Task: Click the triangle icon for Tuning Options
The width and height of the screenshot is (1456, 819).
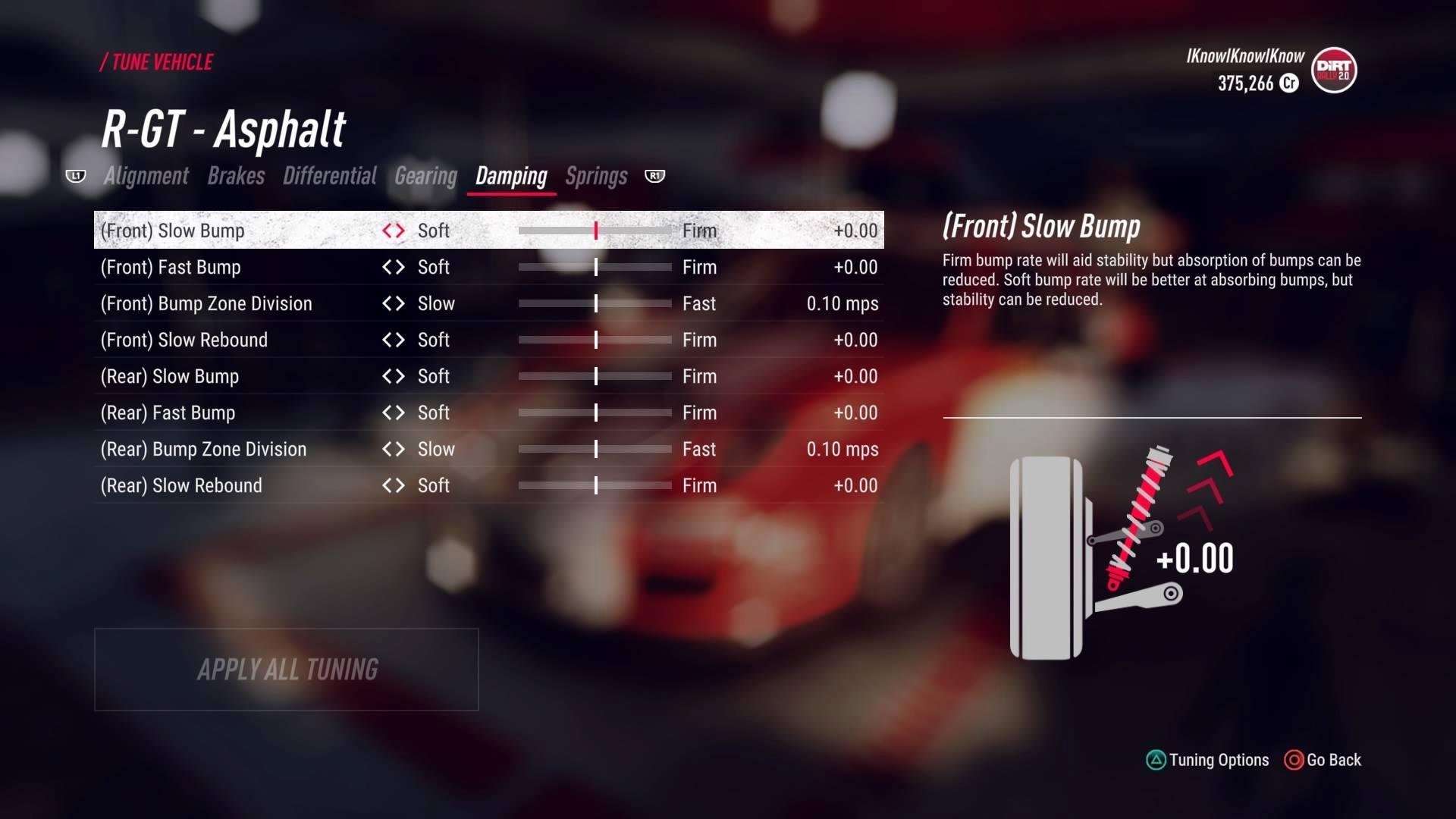Action: (1156, 760)
